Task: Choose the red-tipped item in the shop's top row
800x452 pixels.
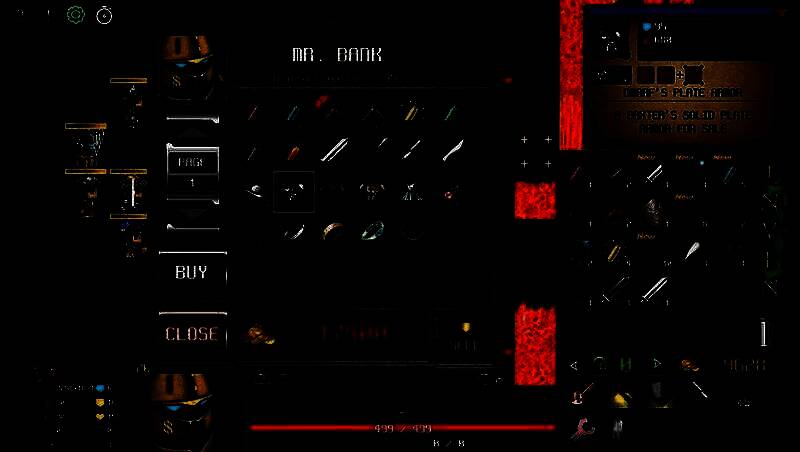Action: (322, 102)
